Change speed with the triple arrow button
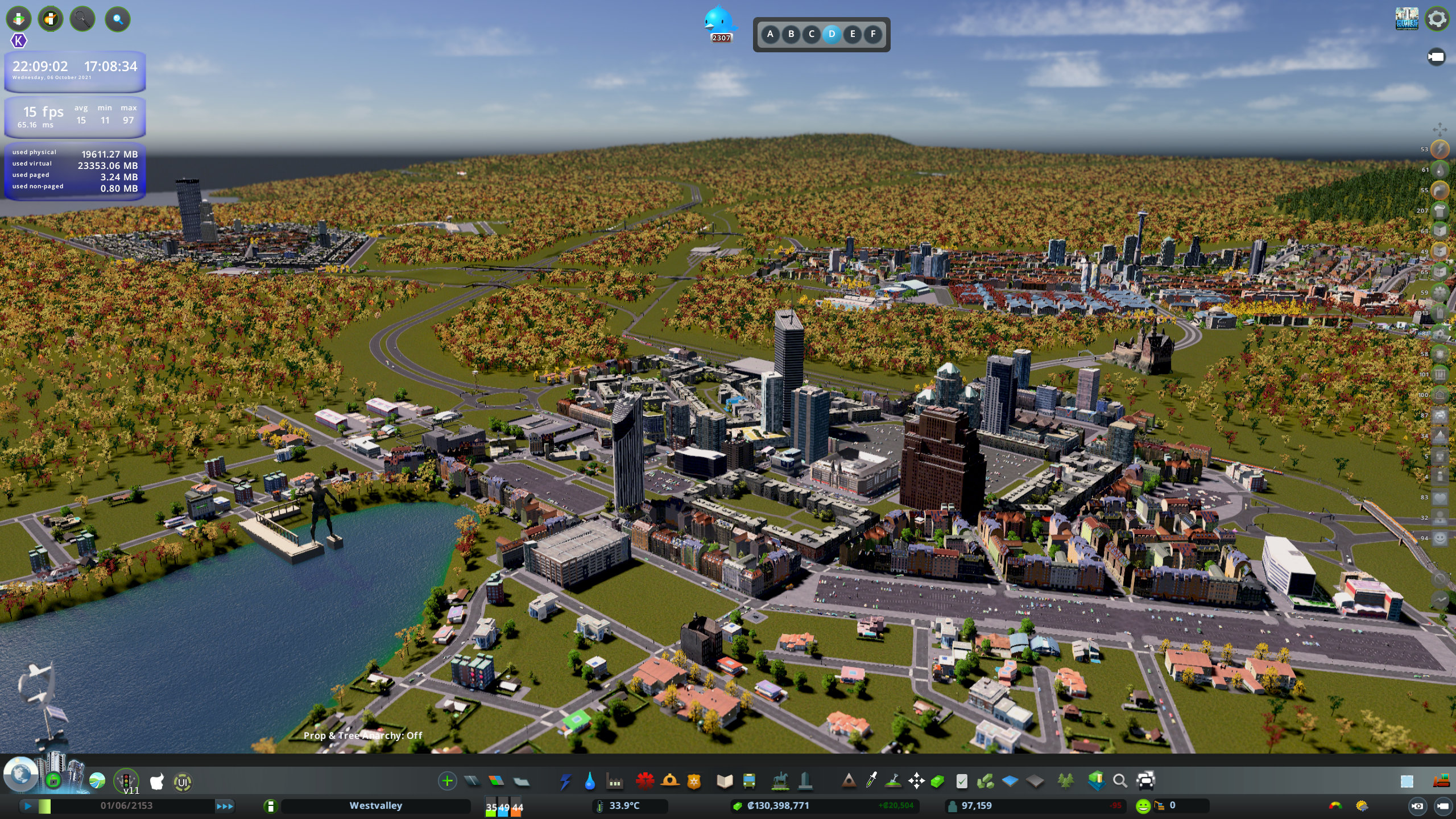Image resolution: width=1456 pixels, height=819 pixels. (x=225, y=806)
